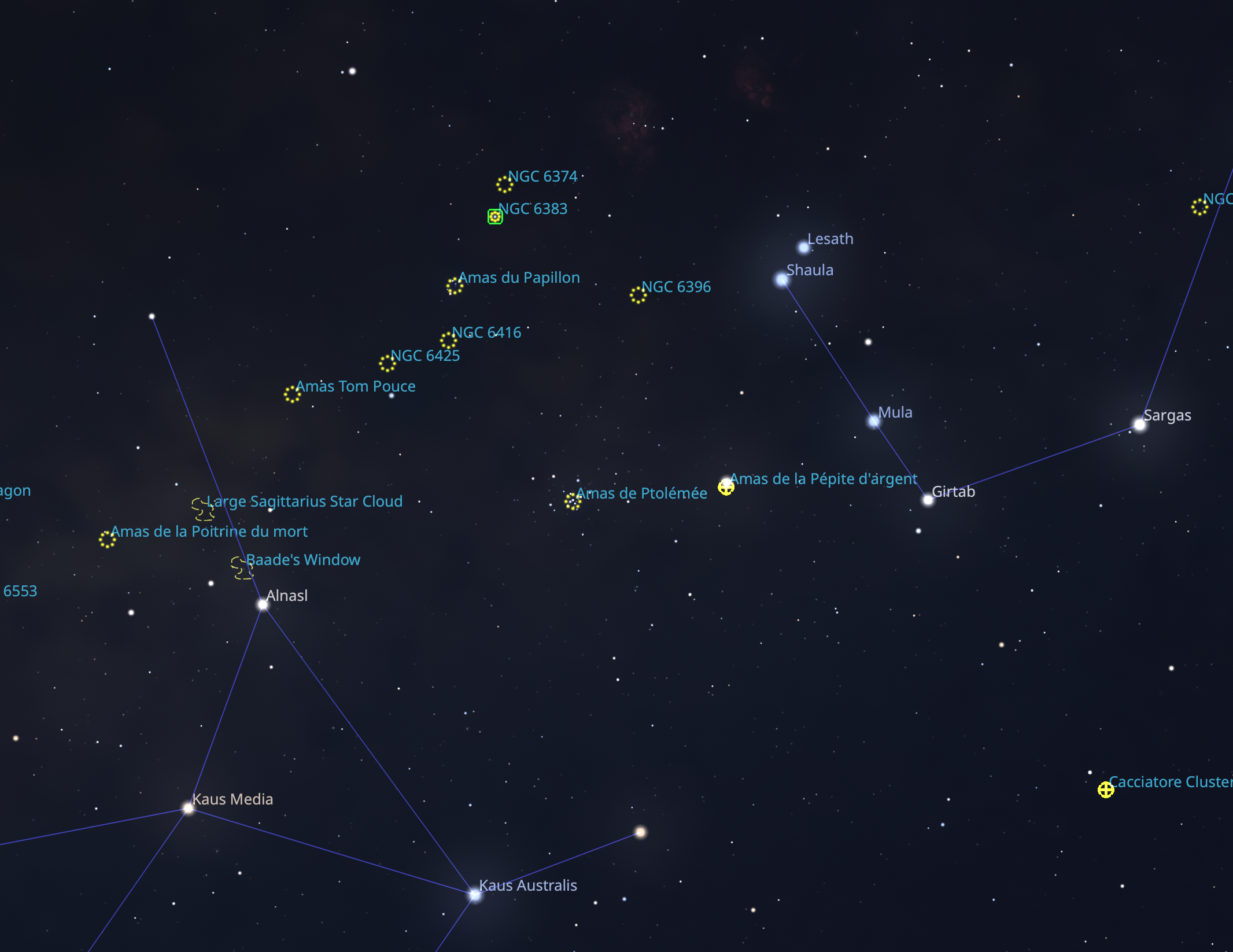Select the NGC 6383 cluster marker
1233x952 pixels.
(495, 216)
